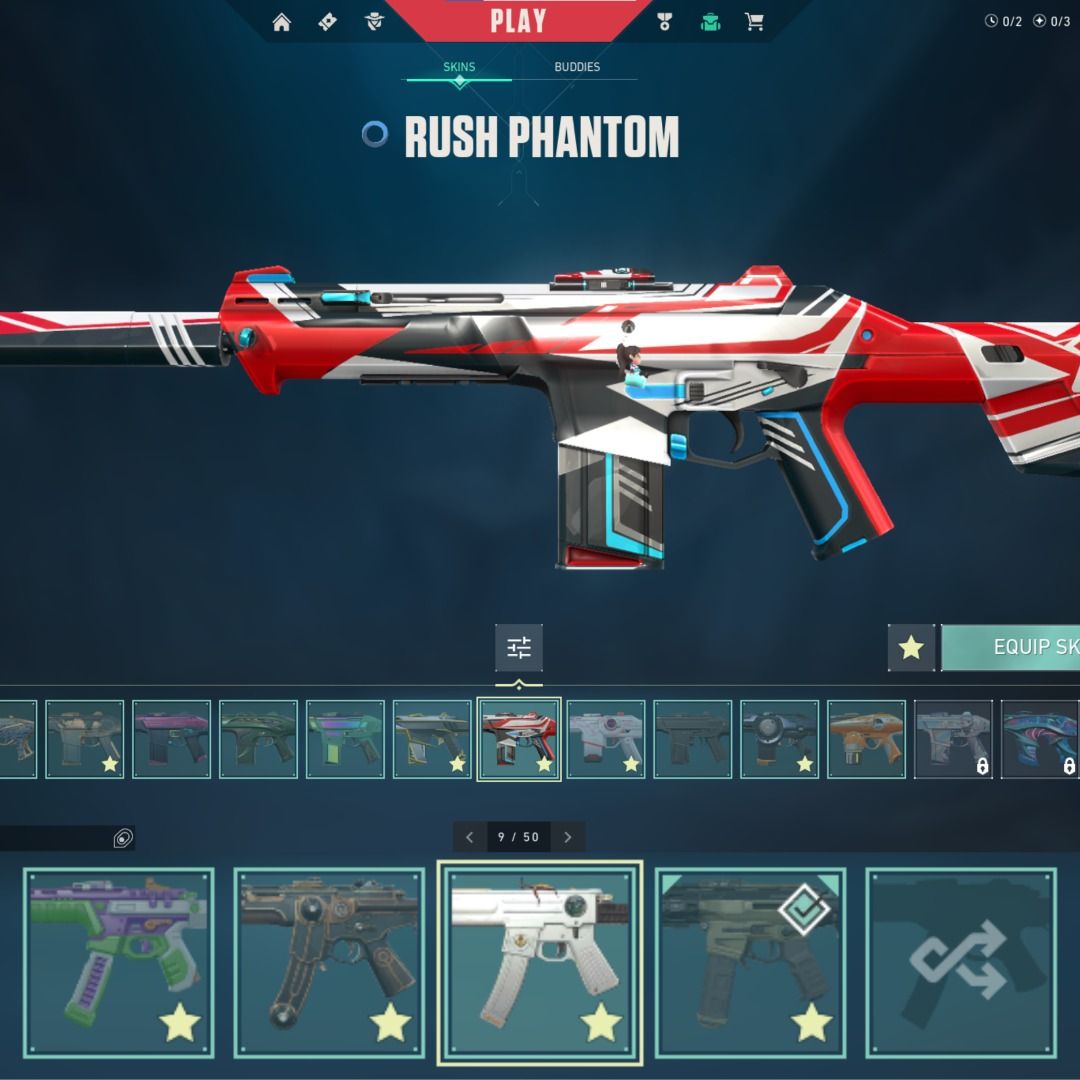Open the filter sliders button
The width and height of the screenshot is (1080, 1080).
(519, 648)
